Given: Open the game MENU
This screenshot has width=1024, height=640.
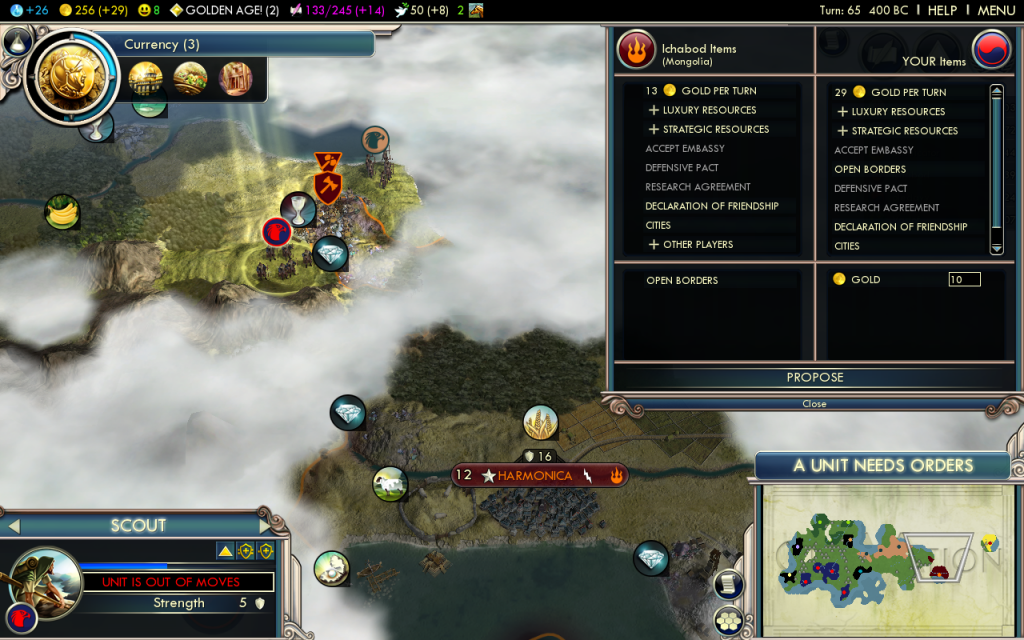Looking at the screenshot, I should click(995, 10).
